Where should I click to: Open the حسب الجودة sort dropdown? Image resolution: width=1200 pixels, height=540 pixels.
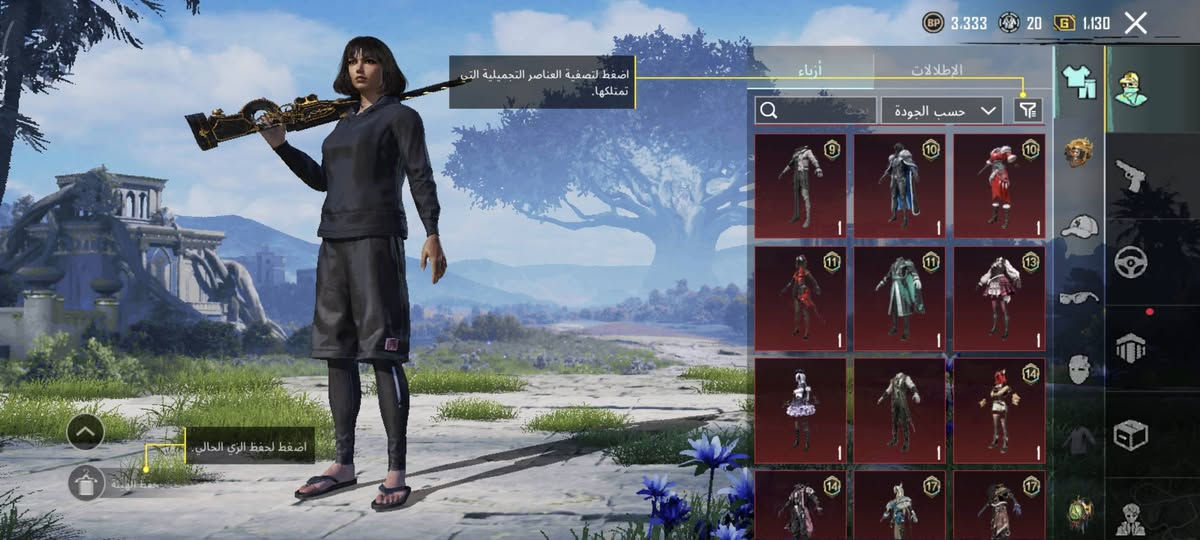pyautogui.click(x=941, y=110)
